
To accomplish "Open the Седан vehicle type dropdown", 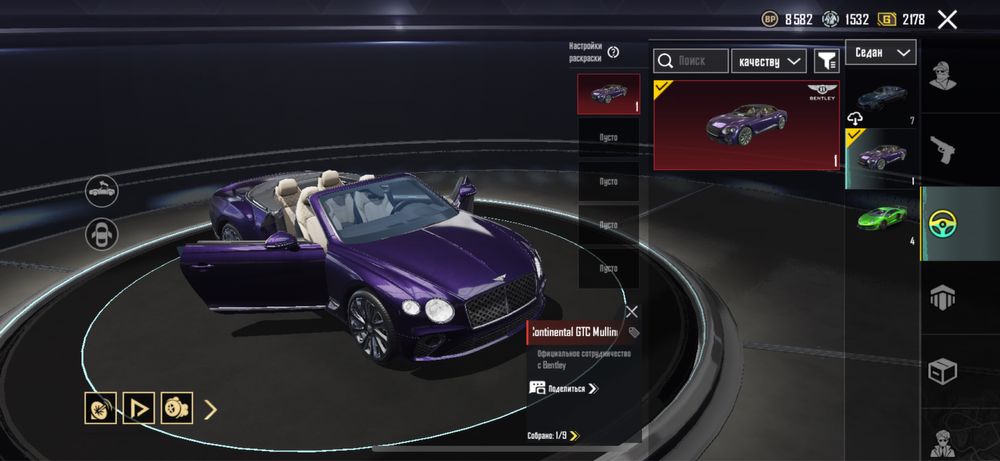I will coord(880,52).
